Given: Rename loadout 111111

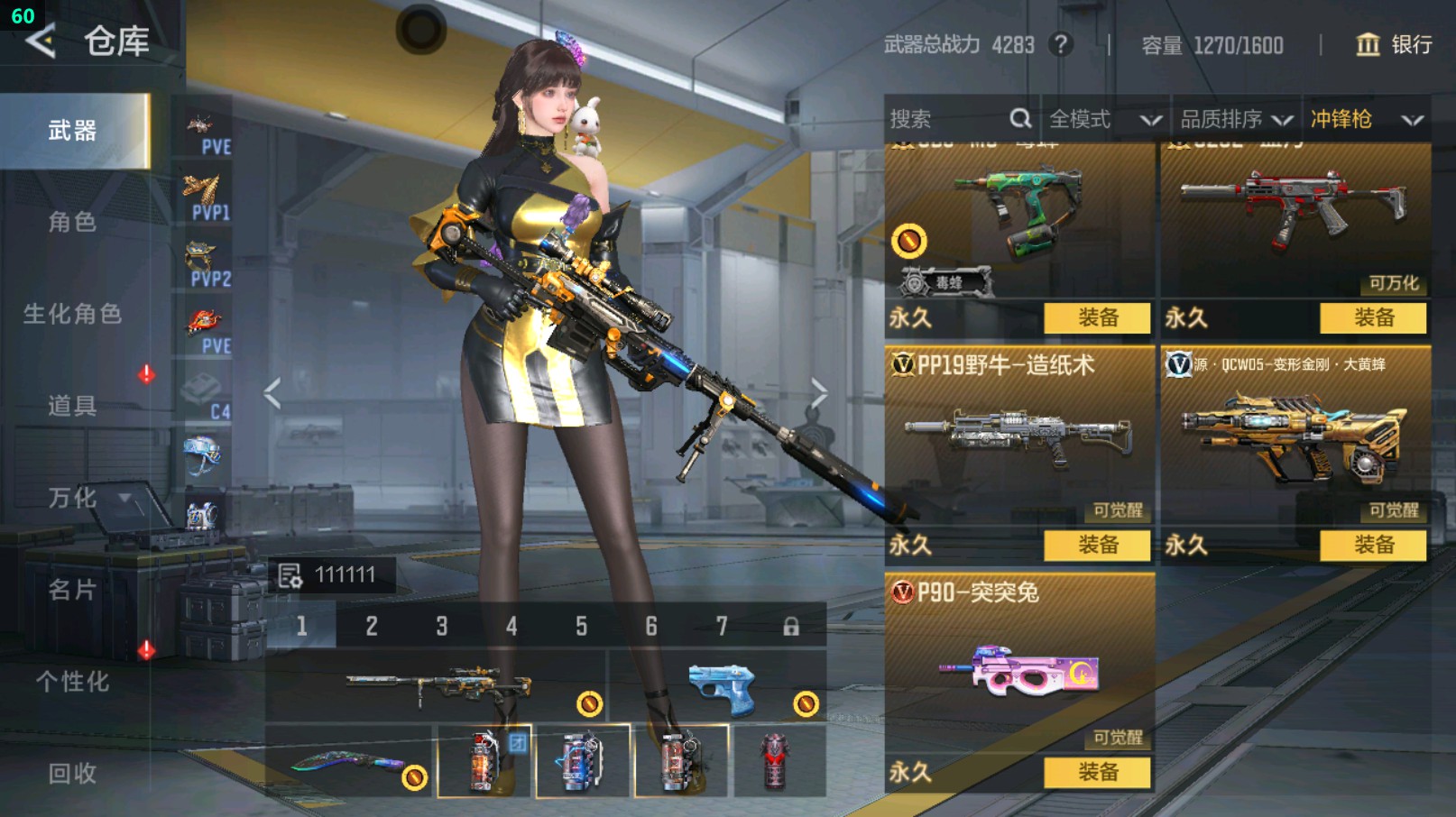Looking at the screenshot, I should 290,575.
